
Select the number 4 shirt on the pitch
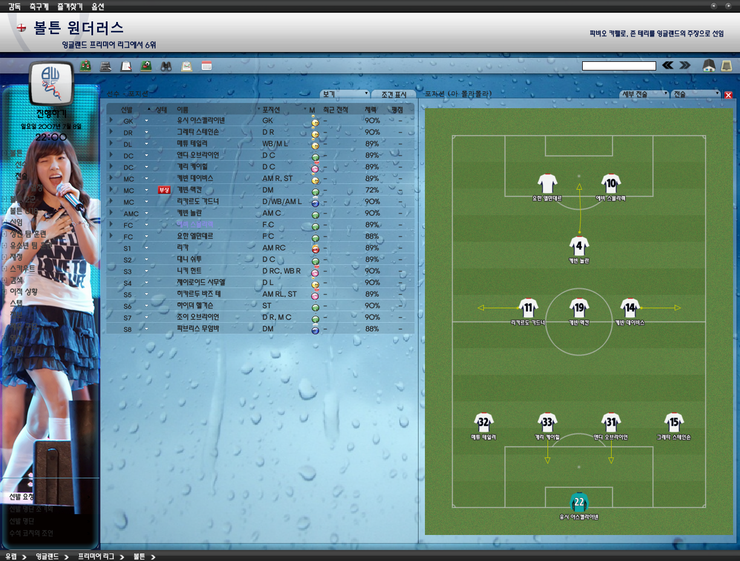coord(578,246)
